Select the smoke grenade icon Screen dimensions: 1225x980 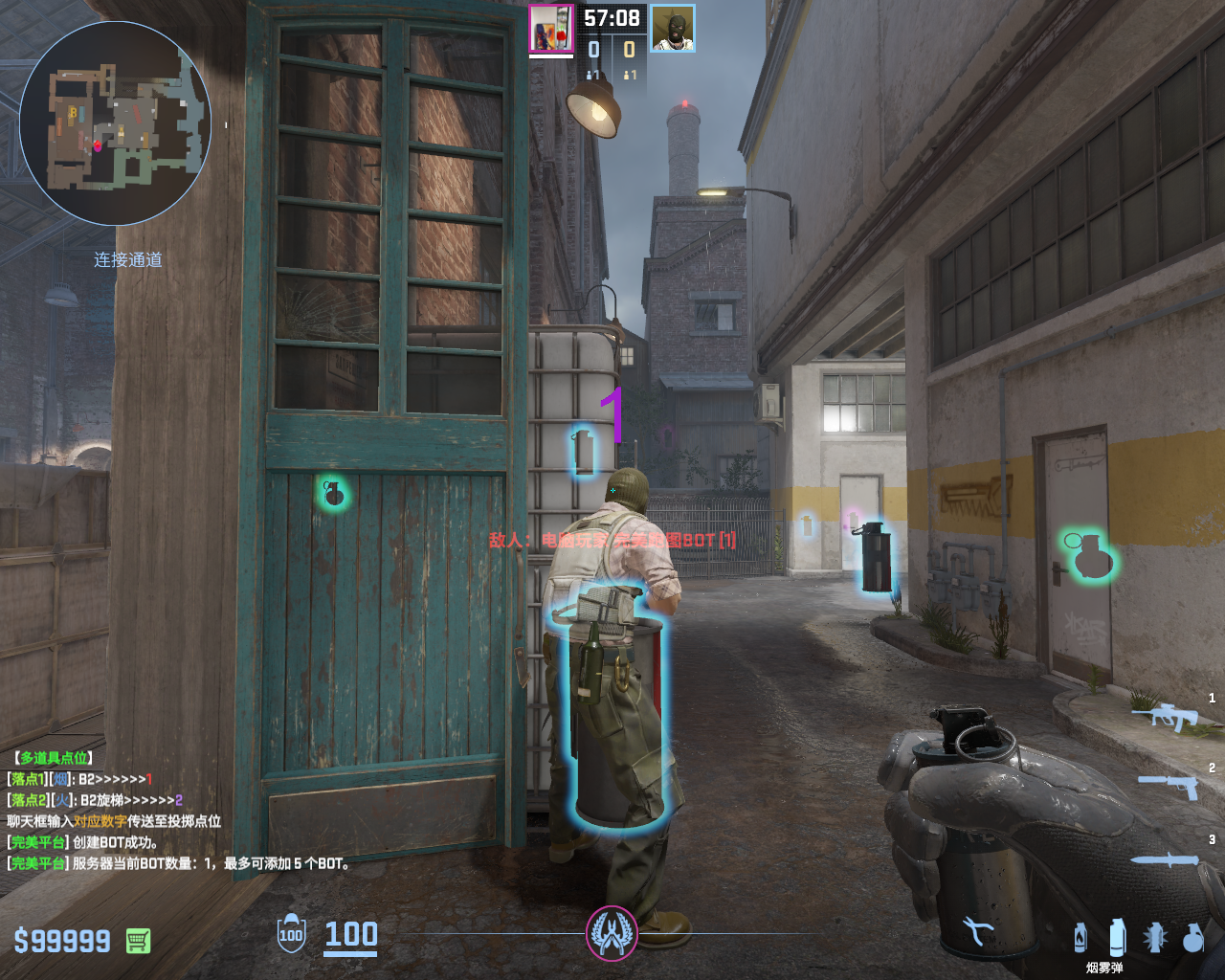1117,938
